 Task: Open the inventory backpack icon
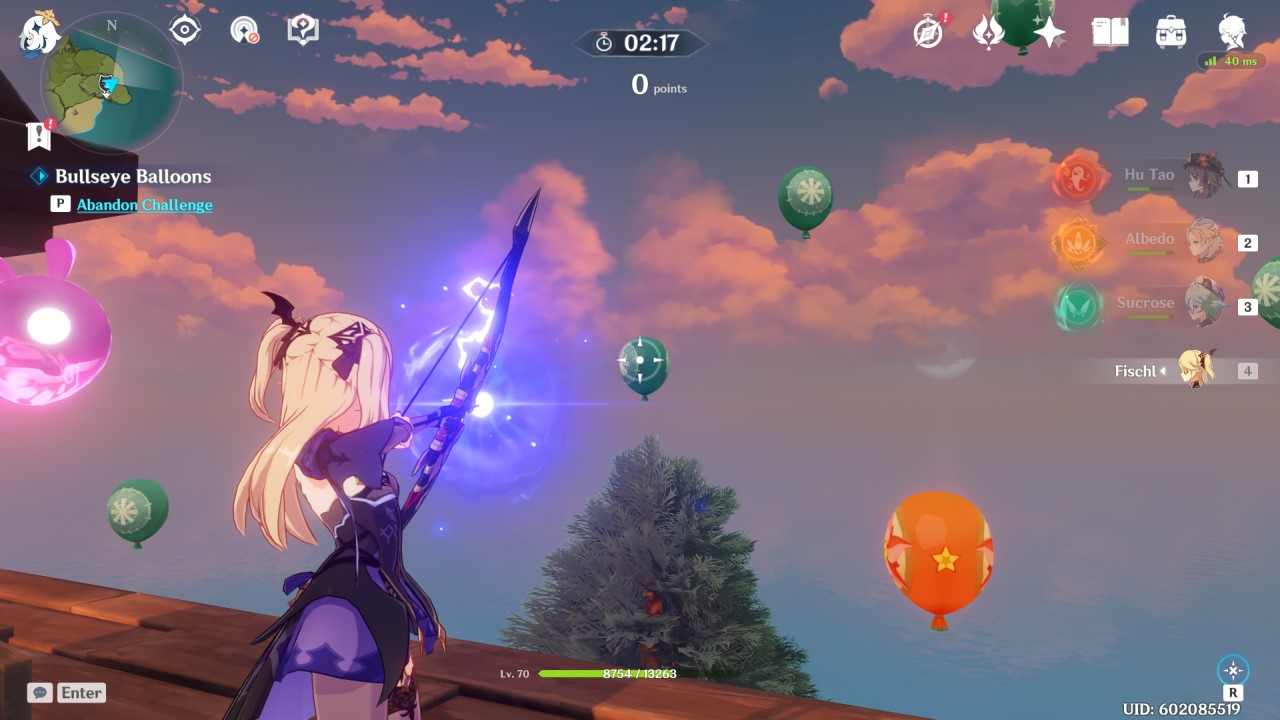point(1170,32)
